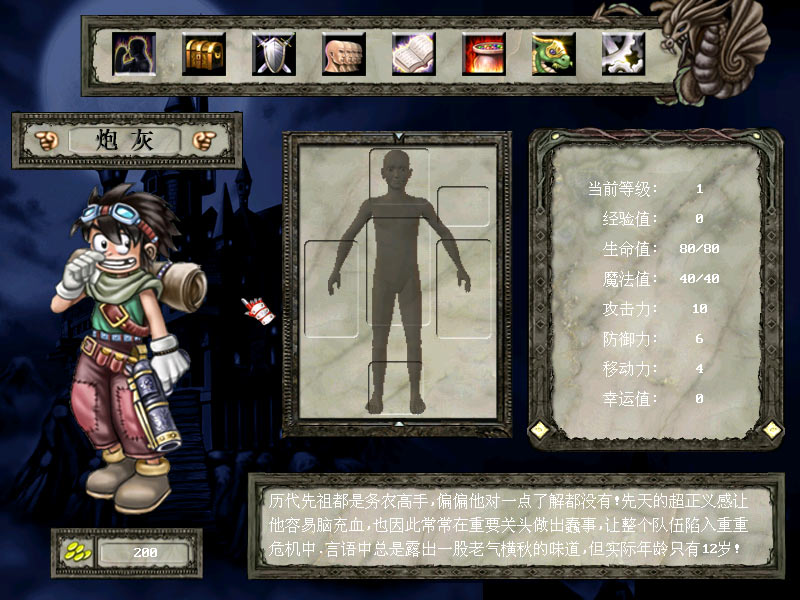
Task: Switch to previous character with left hand arrow
Action: point(46,140)
